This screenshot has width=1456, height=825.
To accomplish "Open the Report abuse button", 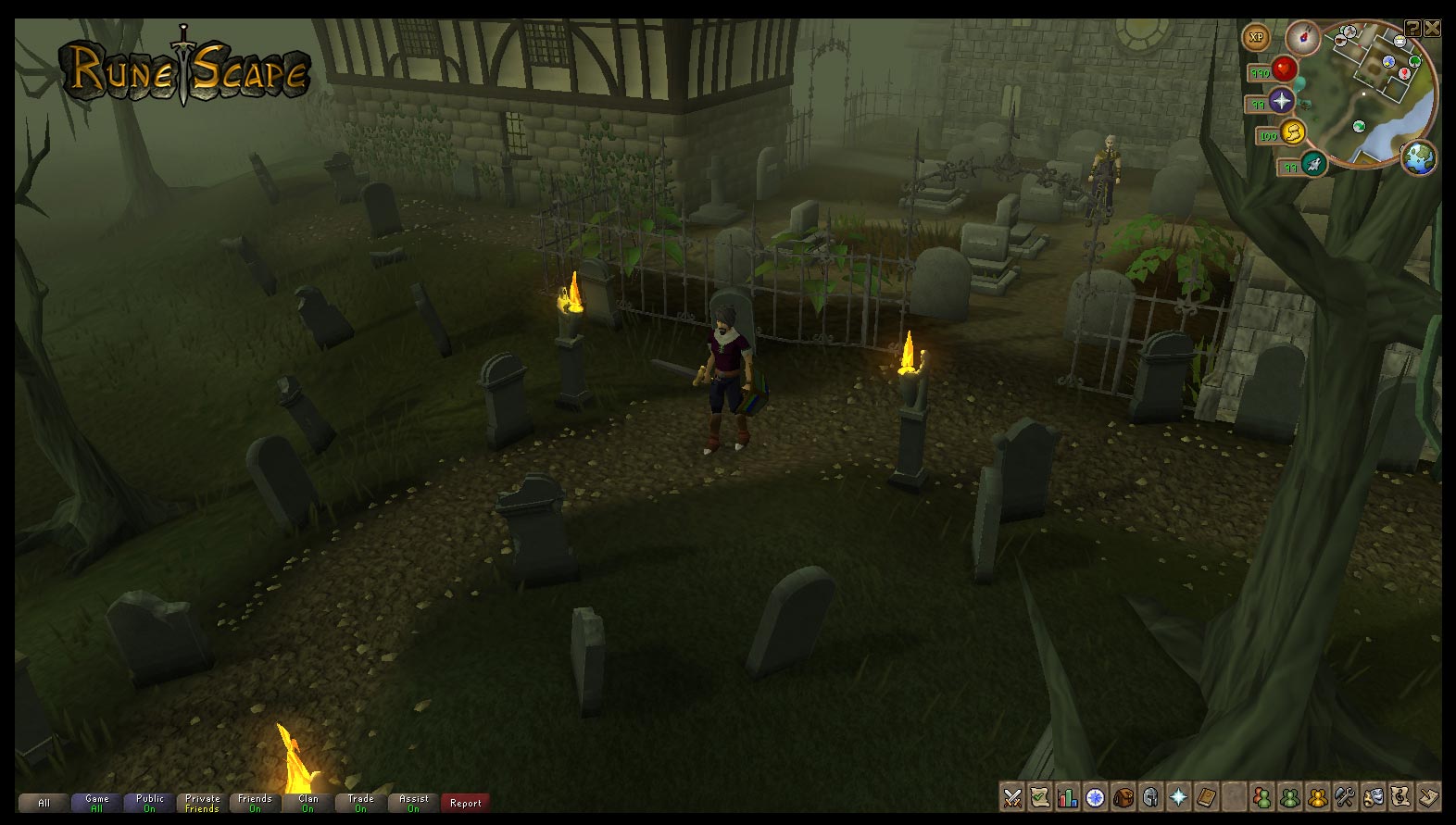I will tap(465, 803).
